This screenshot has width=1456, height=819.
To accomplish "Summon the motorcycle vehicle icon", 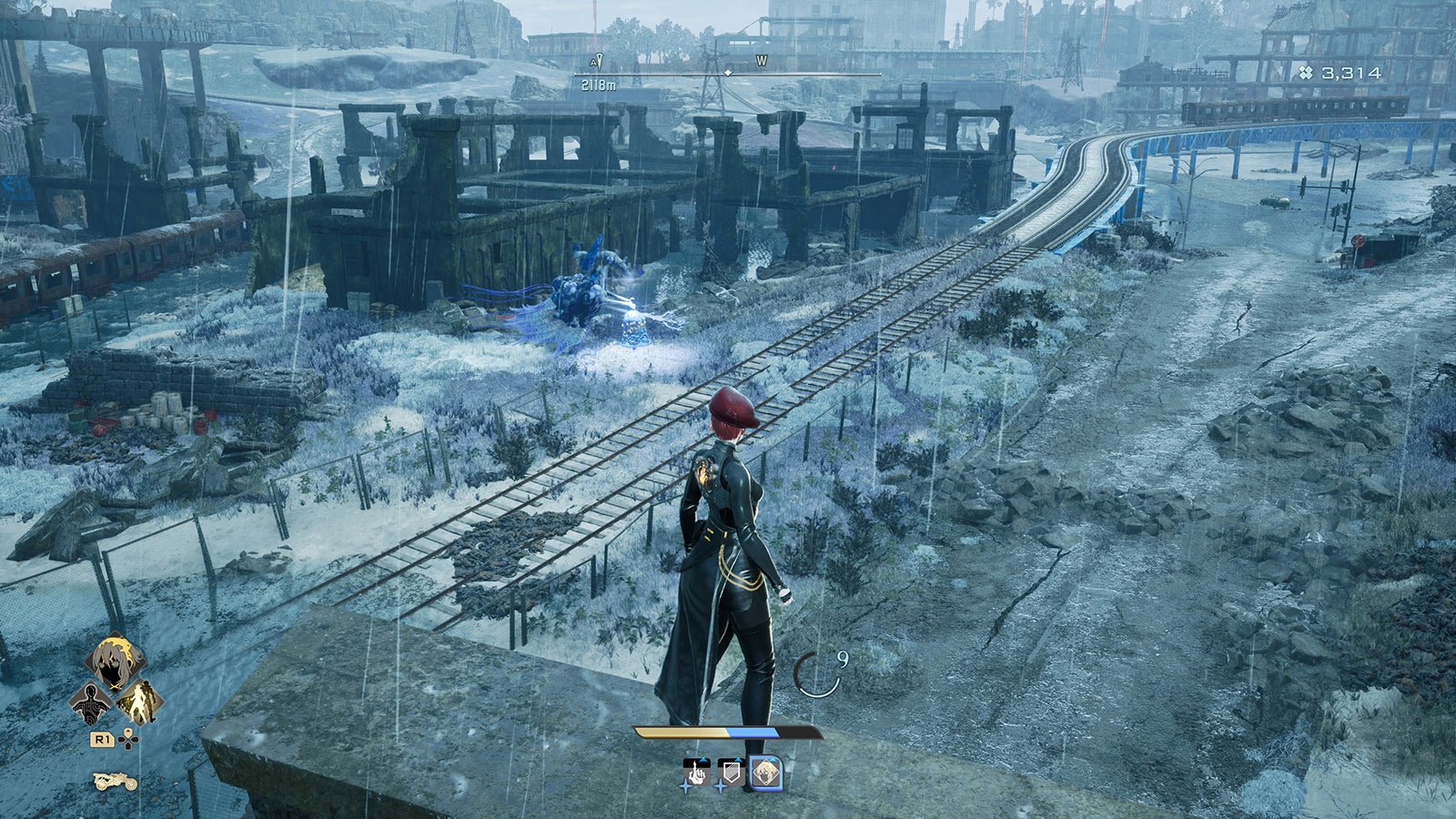I will 115,781.
